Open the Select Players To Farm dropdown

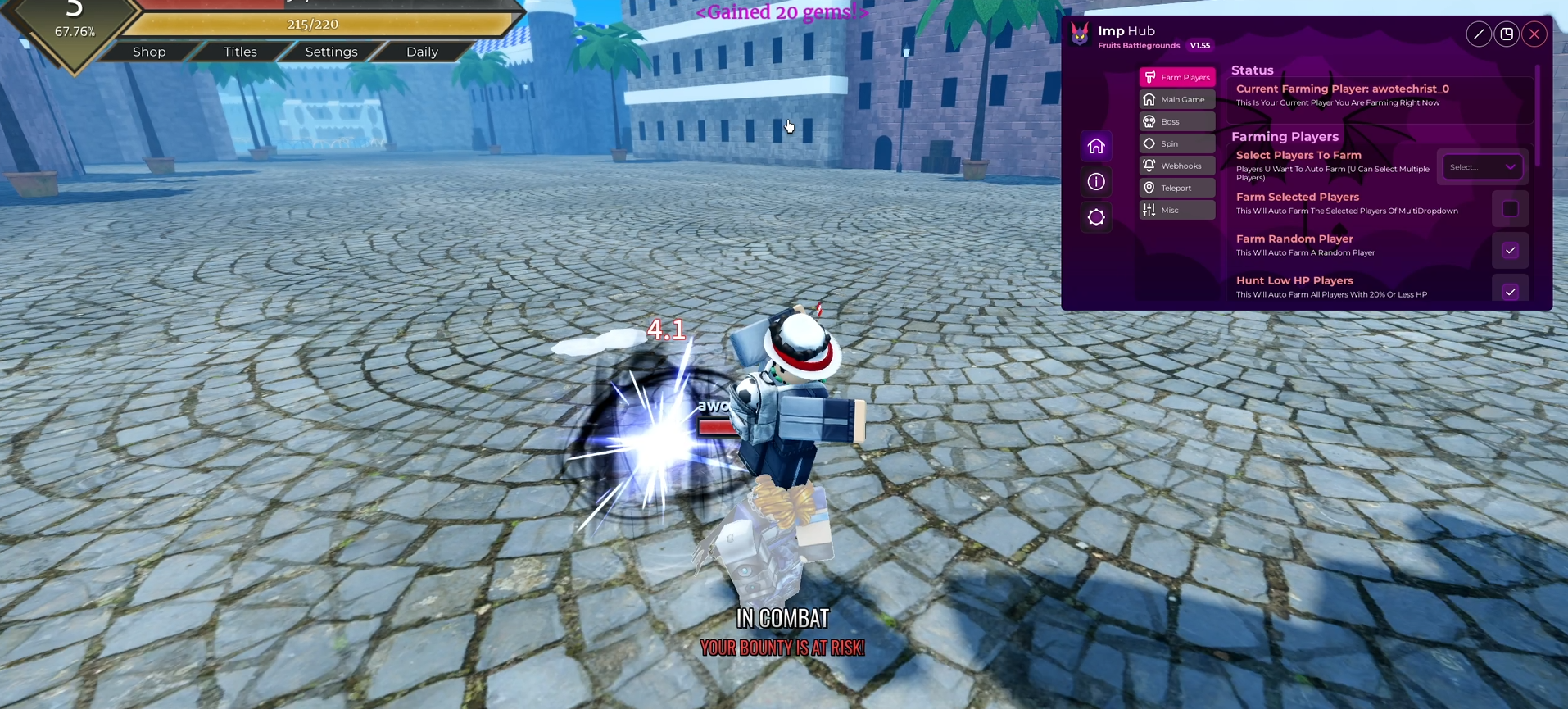pyautogui.click(x=1481, y=167)
